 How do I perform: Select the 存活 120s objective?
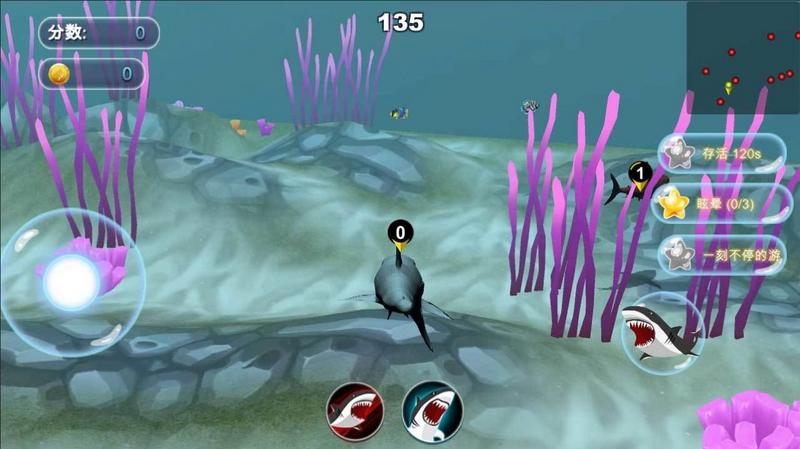[721, 153]
